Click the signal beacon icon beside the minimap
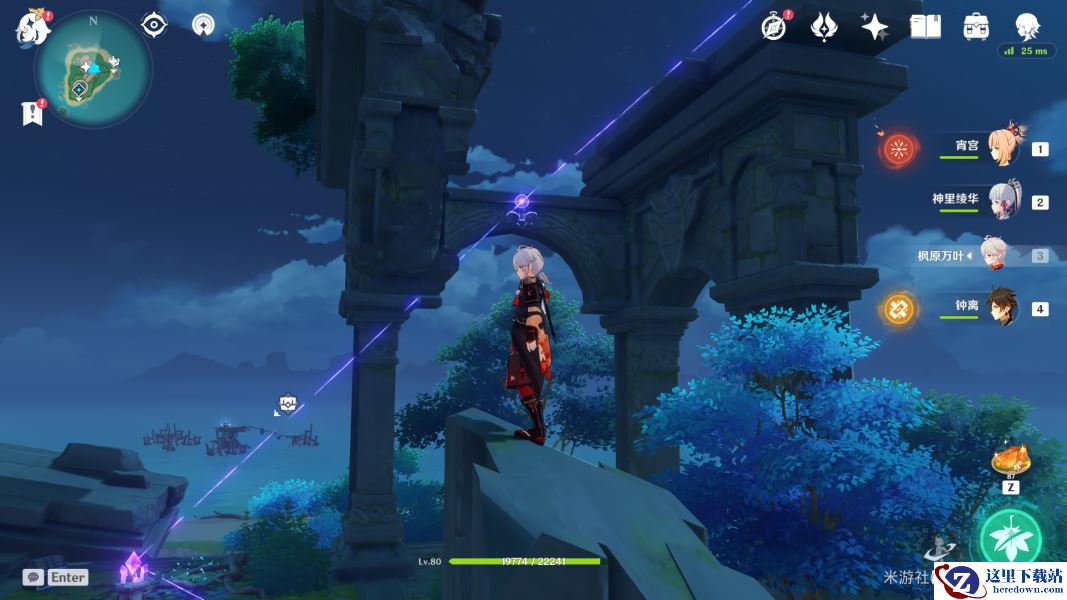The height and width of the screenshot is (600, 1067). pos(203,25)
